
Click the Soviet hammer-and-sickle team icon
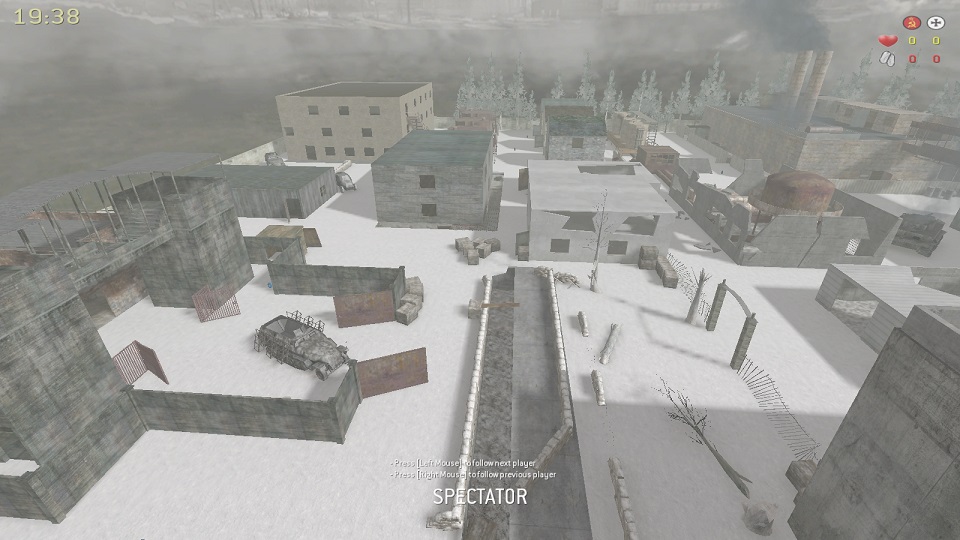coord(910,22)
